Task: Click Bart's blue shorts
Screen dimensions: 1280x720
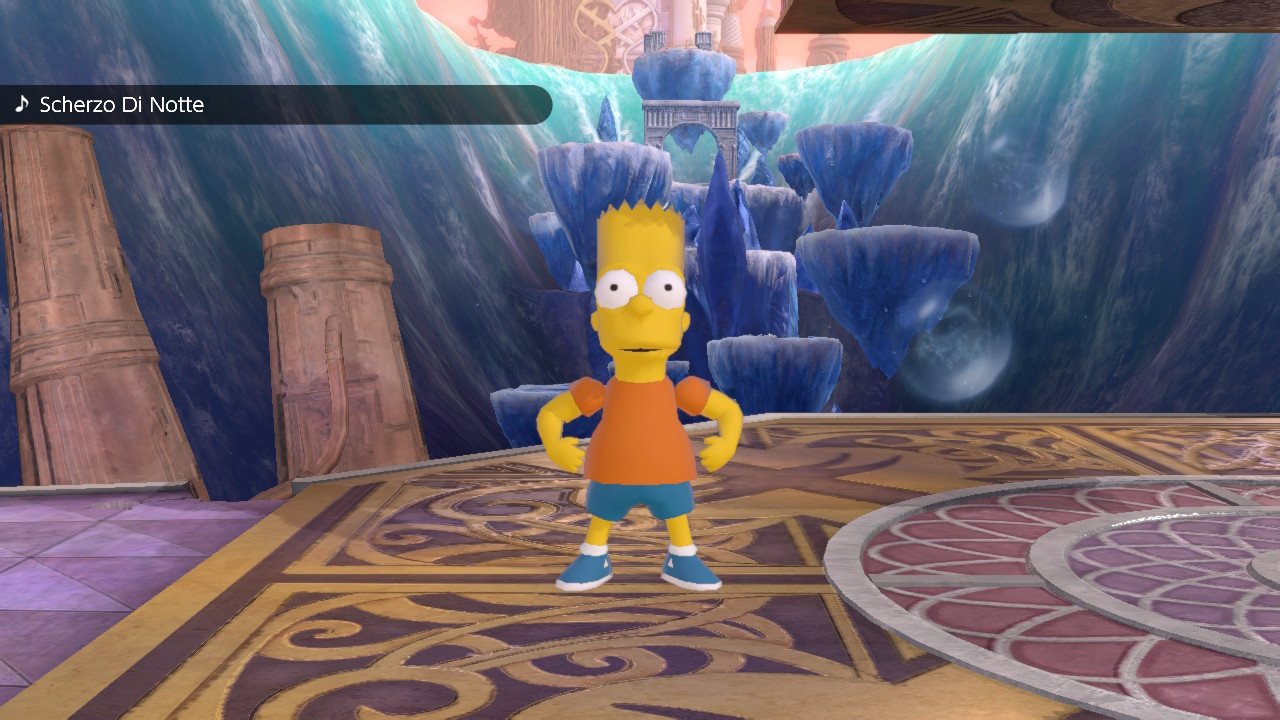Action: [640, 500]
